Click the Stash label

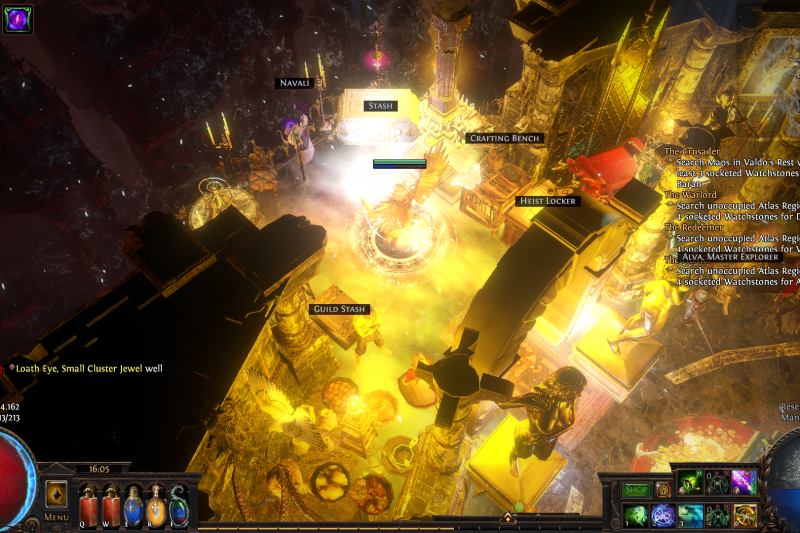(380, 105)
